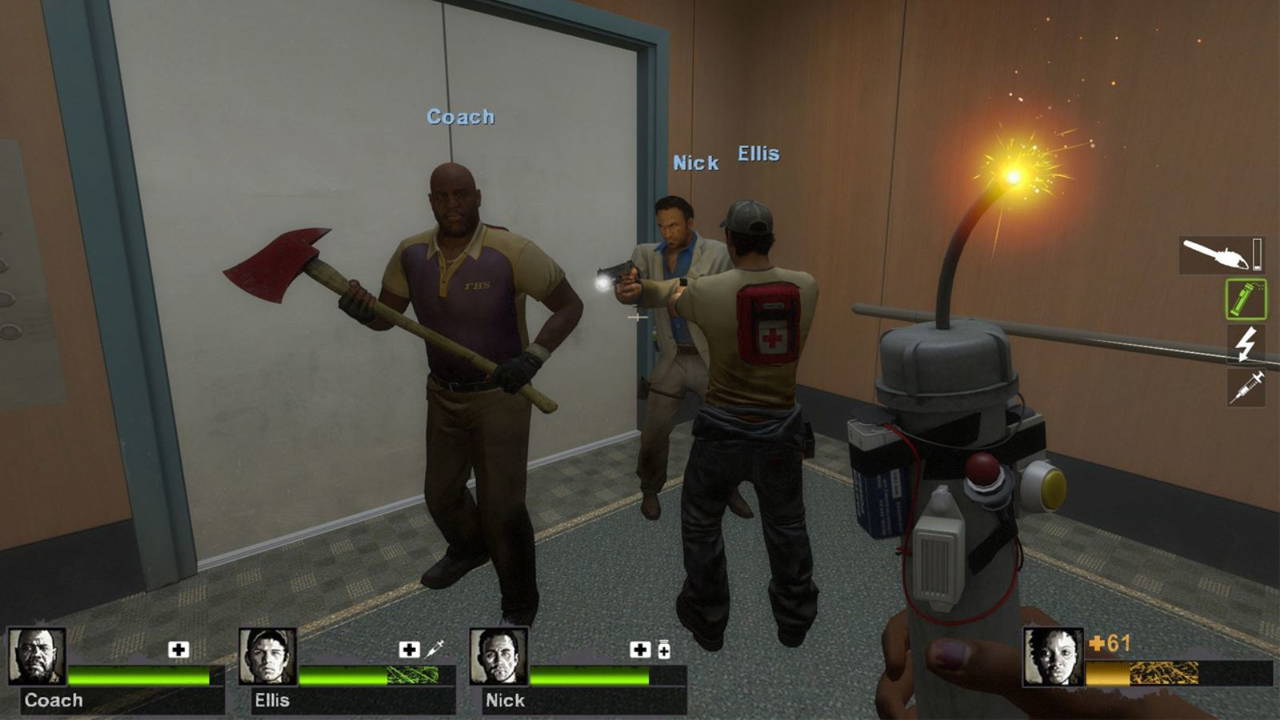Click Coach's portrait in the team panel
The height and width of the screenshot is (720, 1280).
coord(38,656)
